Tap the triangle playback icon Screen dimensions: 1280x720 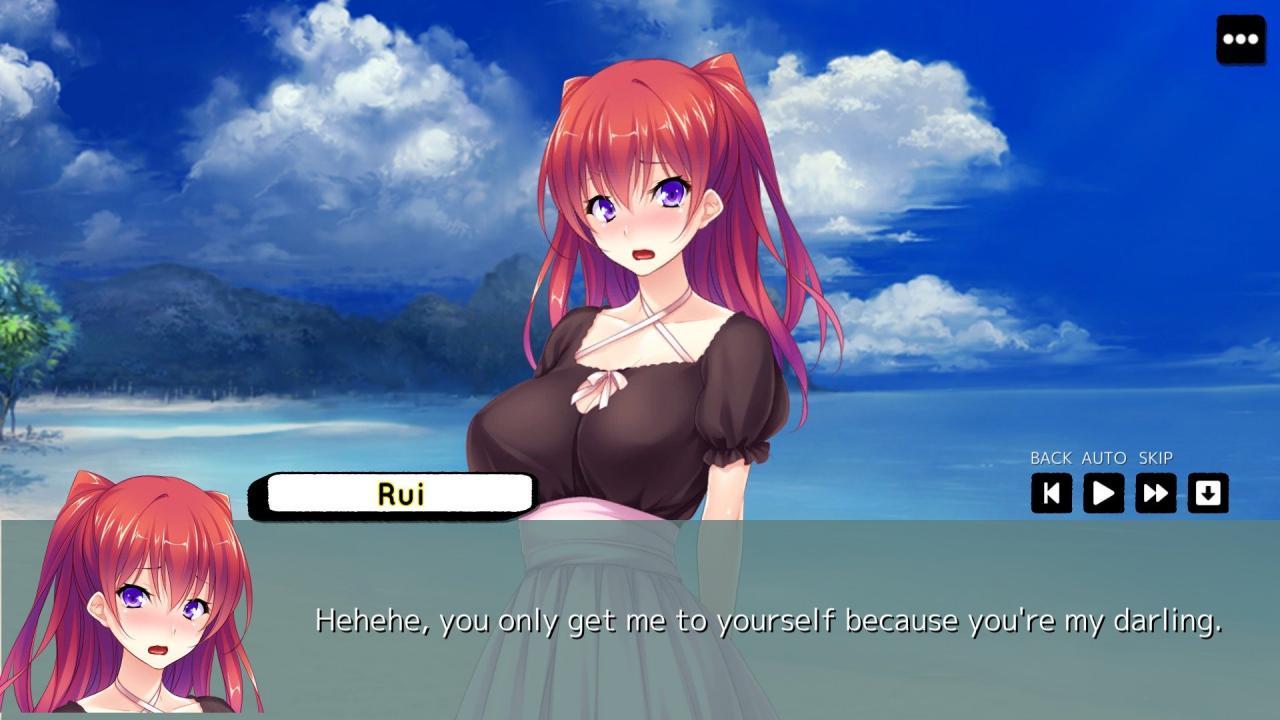click(1103, 493)
